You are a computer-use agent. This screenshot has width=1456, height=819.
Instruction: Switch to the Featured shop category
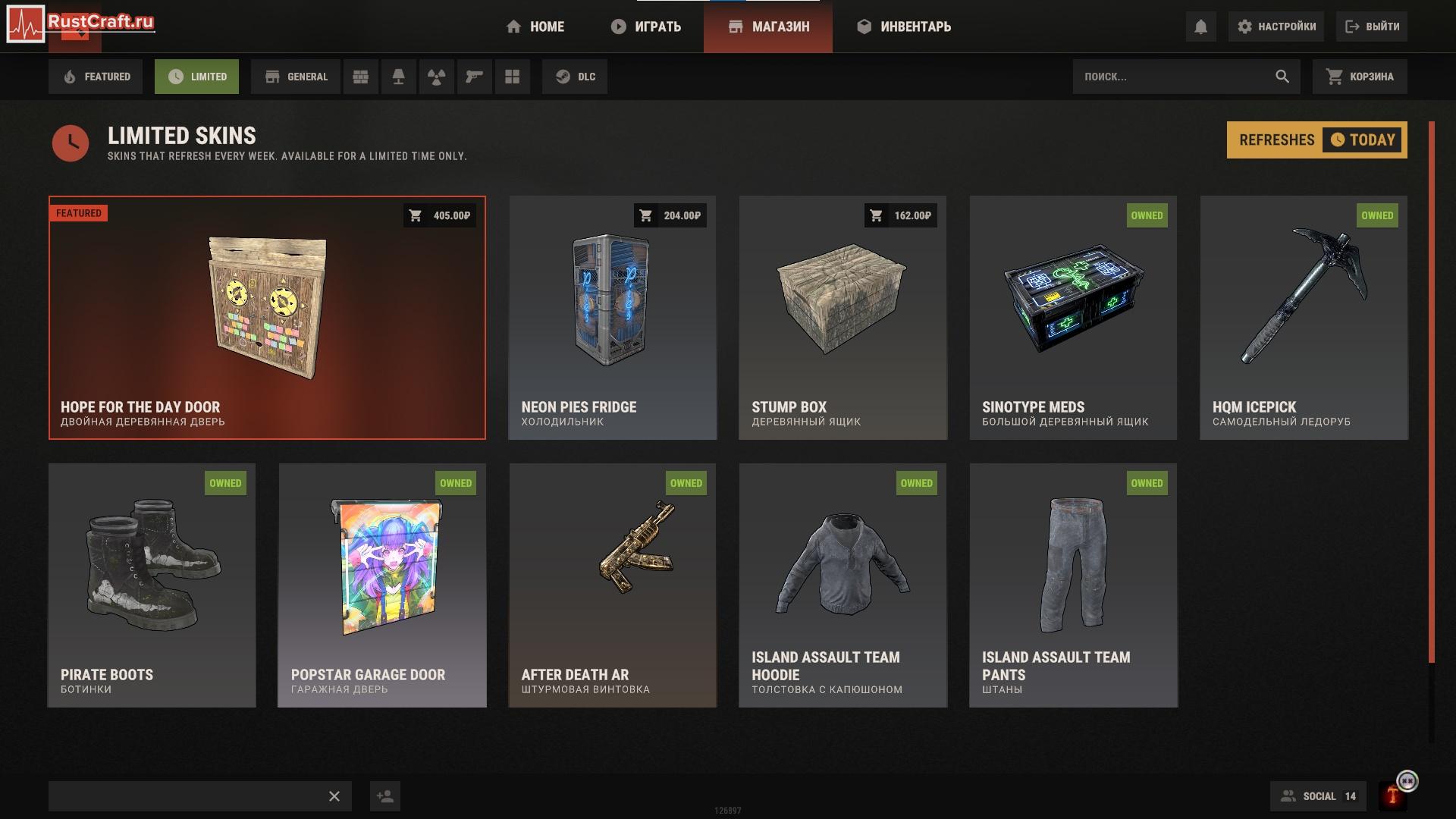tap(96, 77)
